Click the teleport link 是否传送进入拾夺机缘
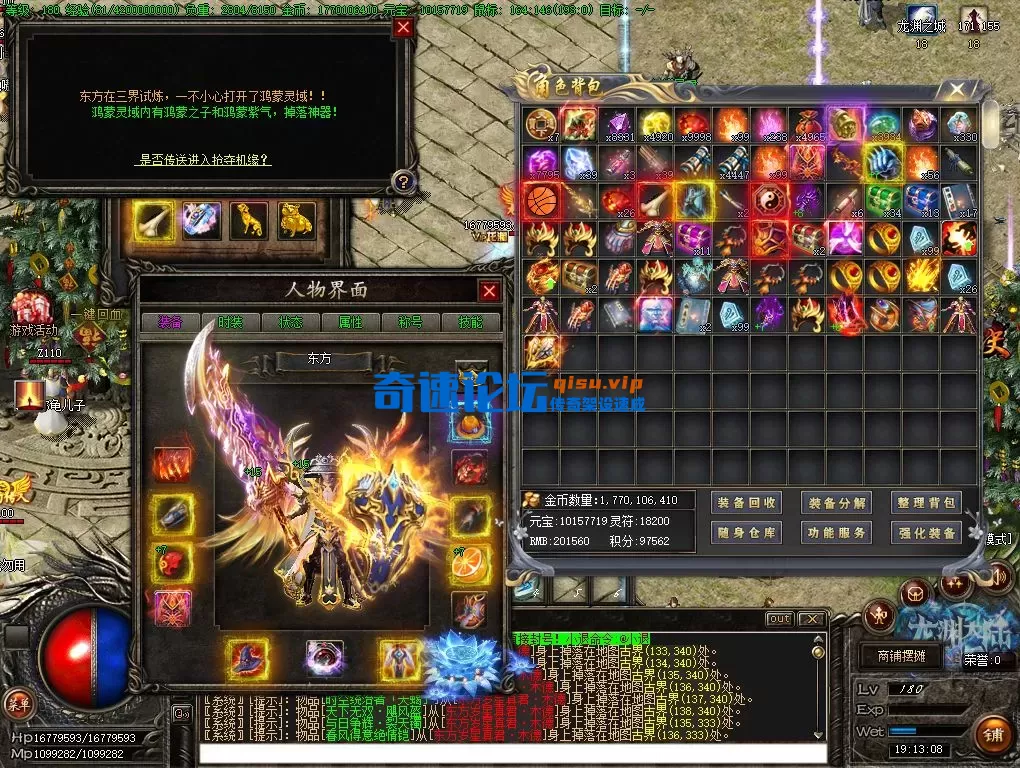The width and height of the screenshot is (1020, 768). 204,159
